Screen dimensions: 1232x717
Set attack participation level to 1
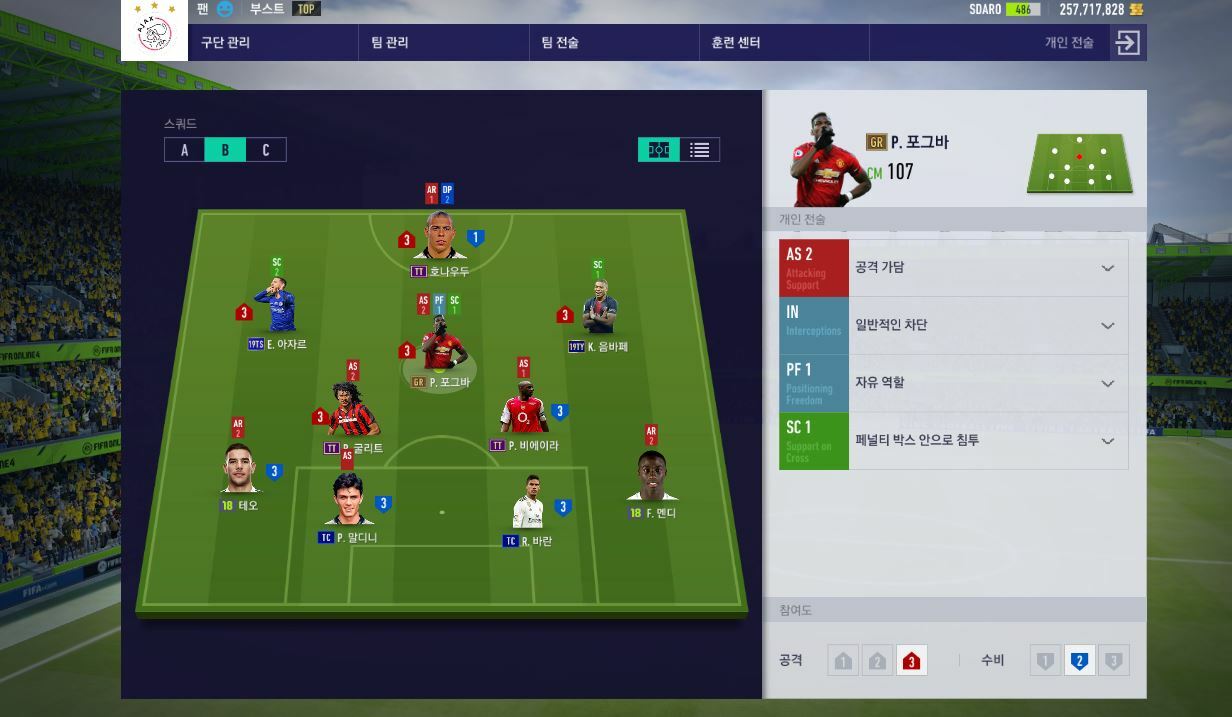click(x=843, y=661)
